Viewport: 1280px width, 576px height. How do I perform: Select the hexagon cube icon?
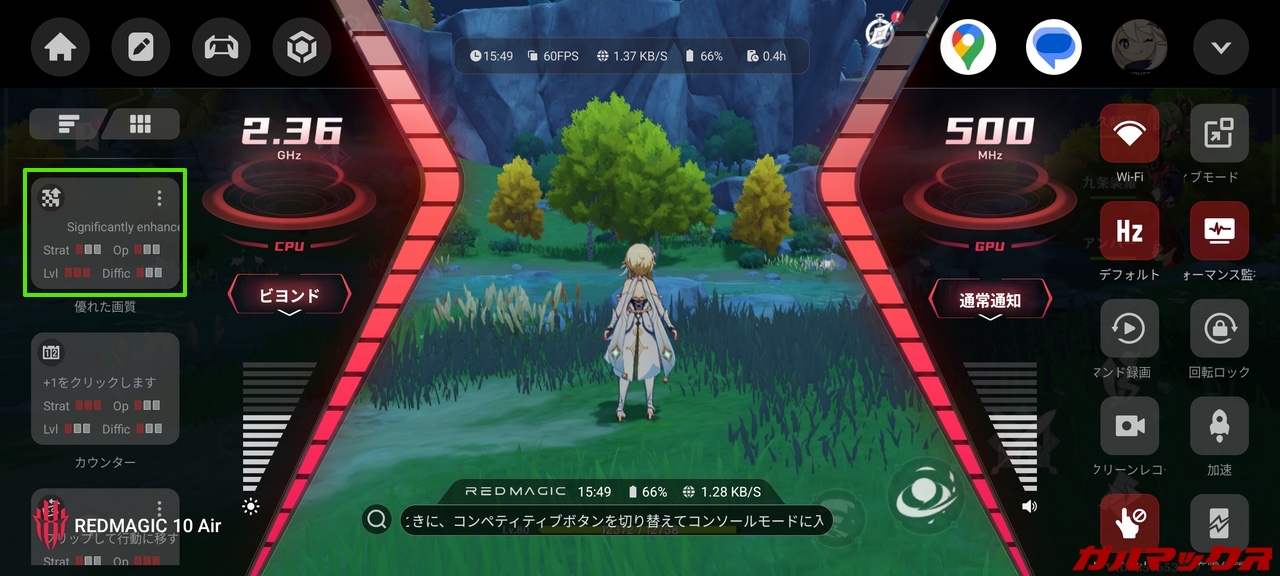pyautogui.click(x=301, y=48)
